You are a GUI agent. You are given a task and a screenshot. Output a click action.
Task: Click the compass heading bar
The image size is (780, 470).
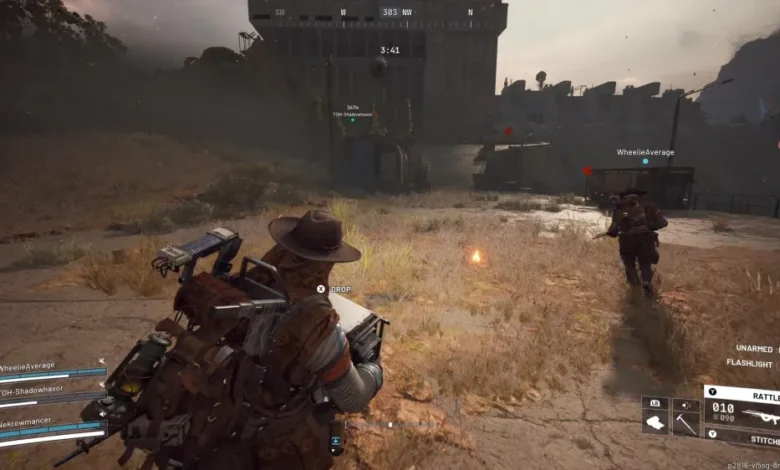389,13
